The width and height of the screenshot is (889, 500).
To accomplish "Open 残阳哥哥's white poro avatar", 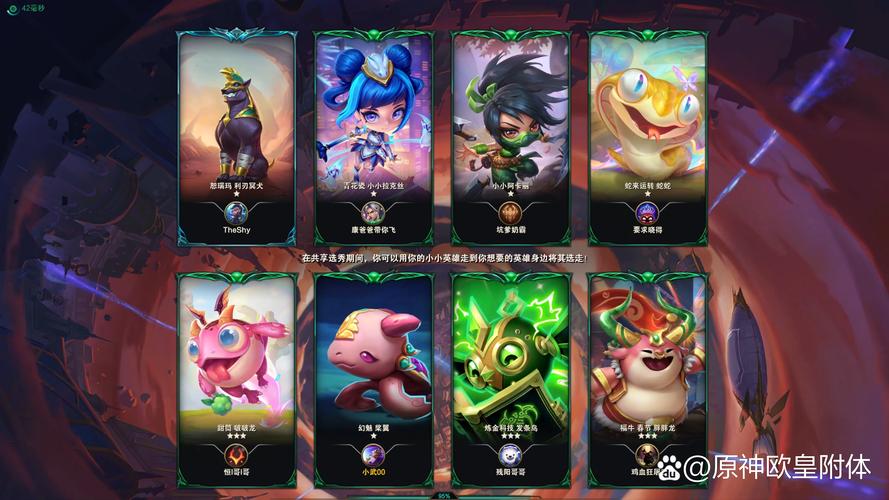I will click(510, 456).
